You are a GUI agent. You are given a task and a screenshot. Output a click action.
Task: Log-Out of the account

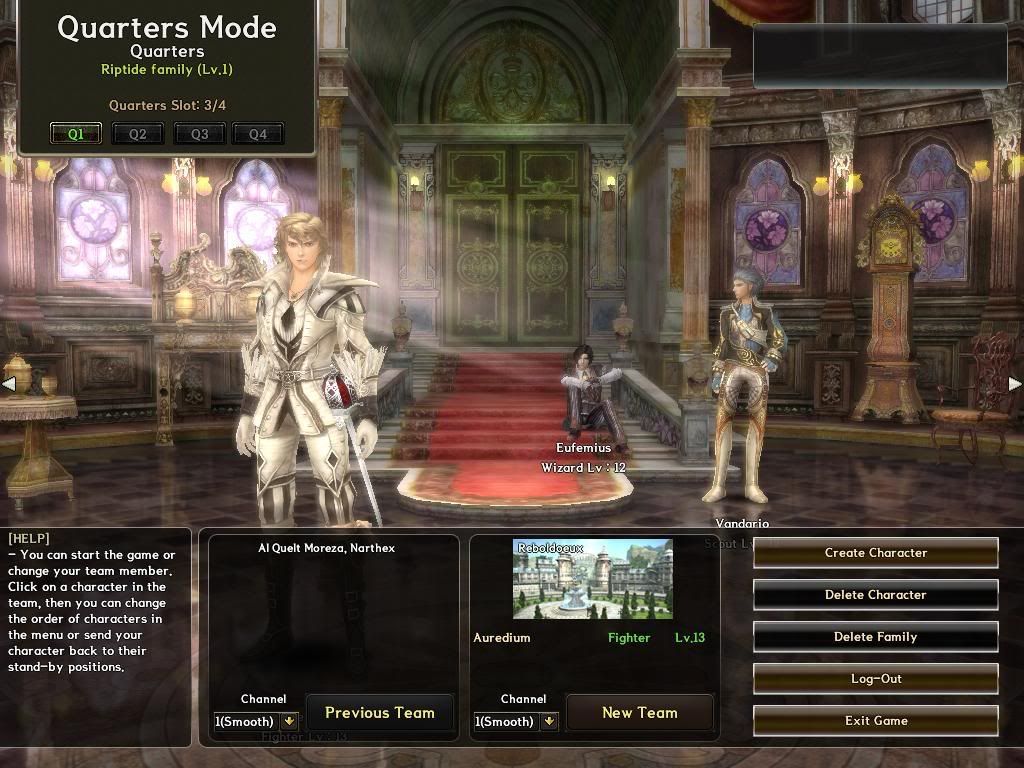[x=875, y=679]
